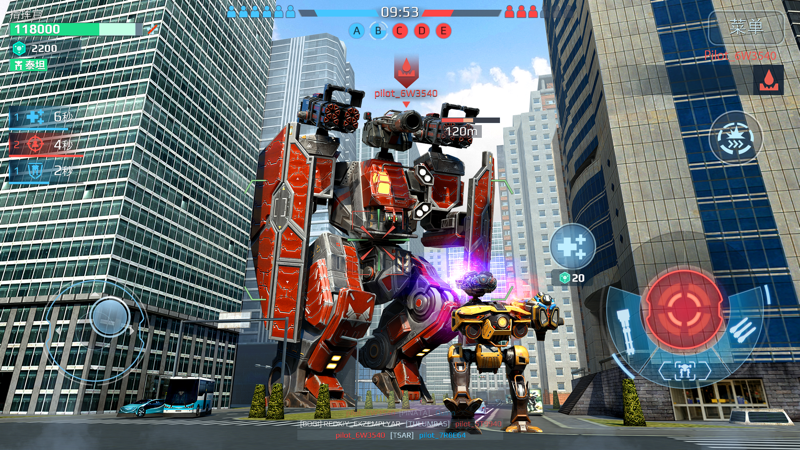The width and height of the screenshot is (800, 450).
Task: Activate the robot ability with chevron arrows
Action: (x=735, y=138)
